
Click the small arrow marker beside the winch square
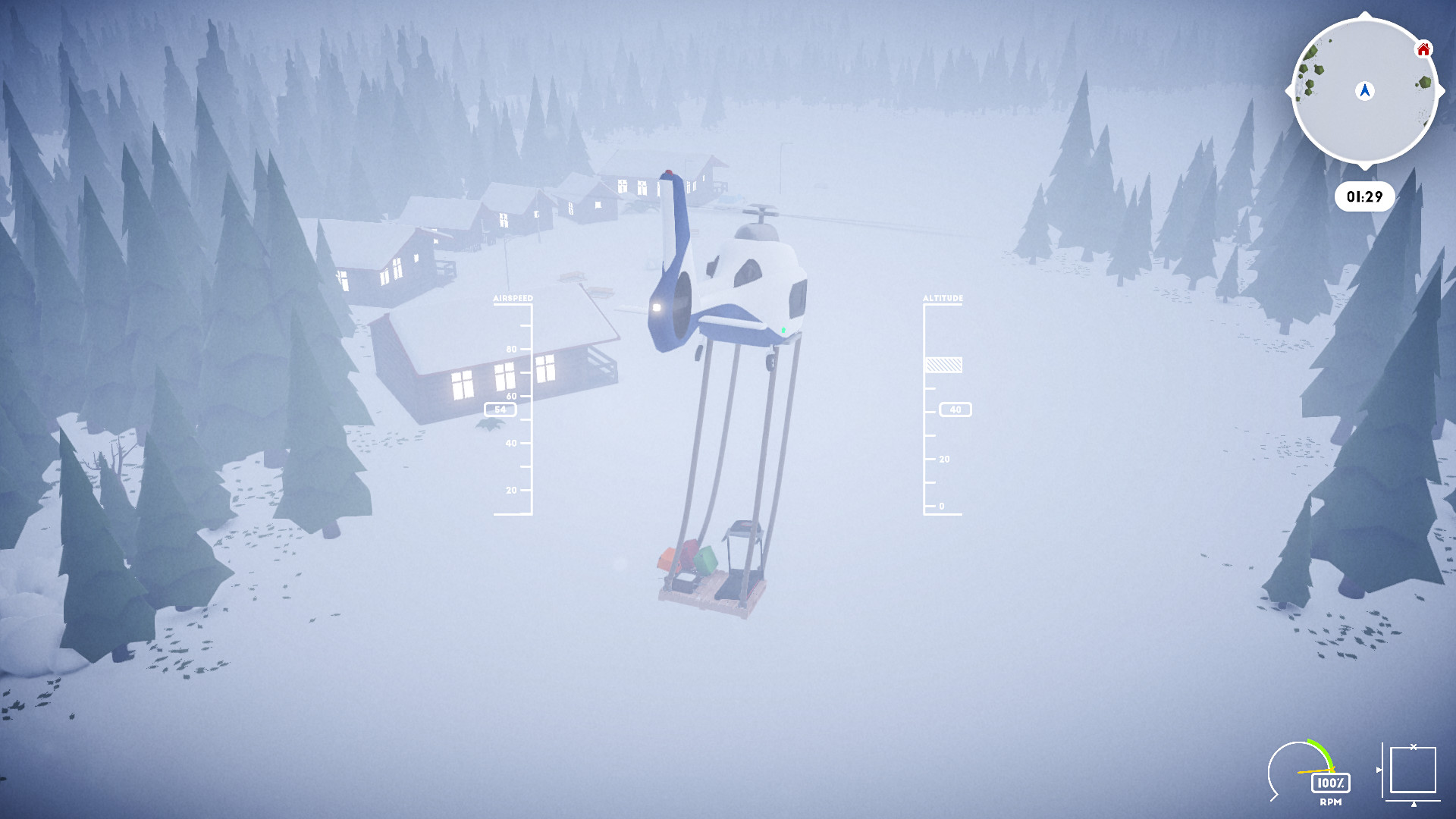tap(1379, 770)
